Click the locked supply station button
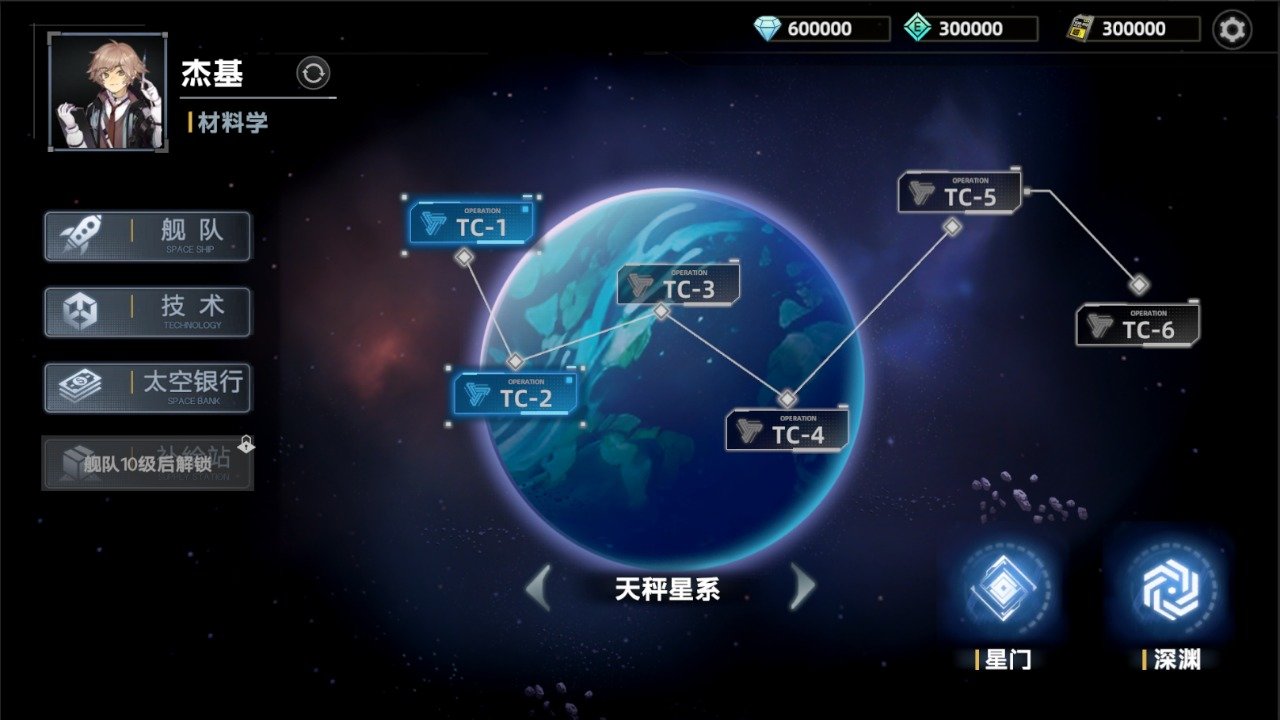The width and height of the screenshot is (1280, 720). point(147,462)
